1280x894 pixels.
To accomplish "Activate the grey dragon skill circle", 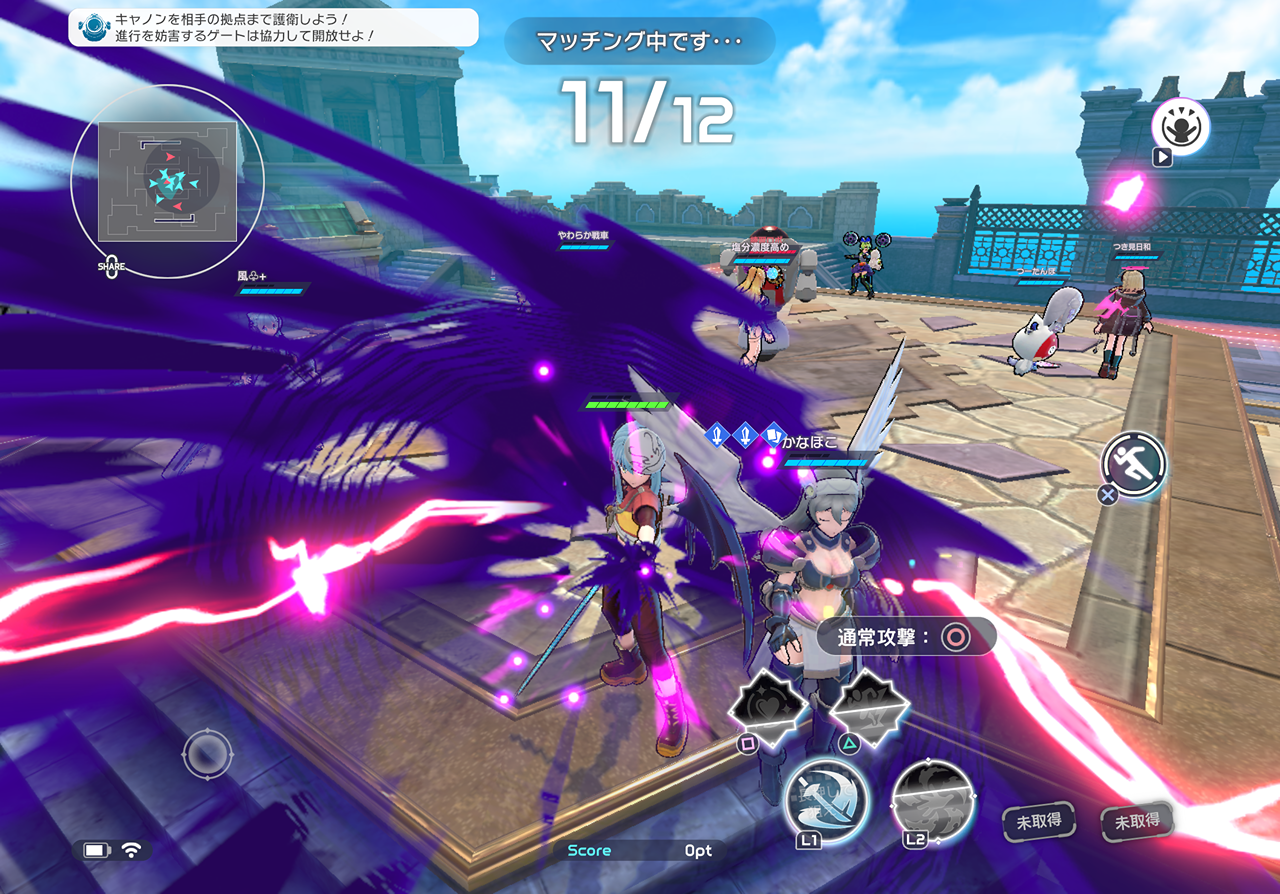I will pyautogui.click(x=932, y=799).
